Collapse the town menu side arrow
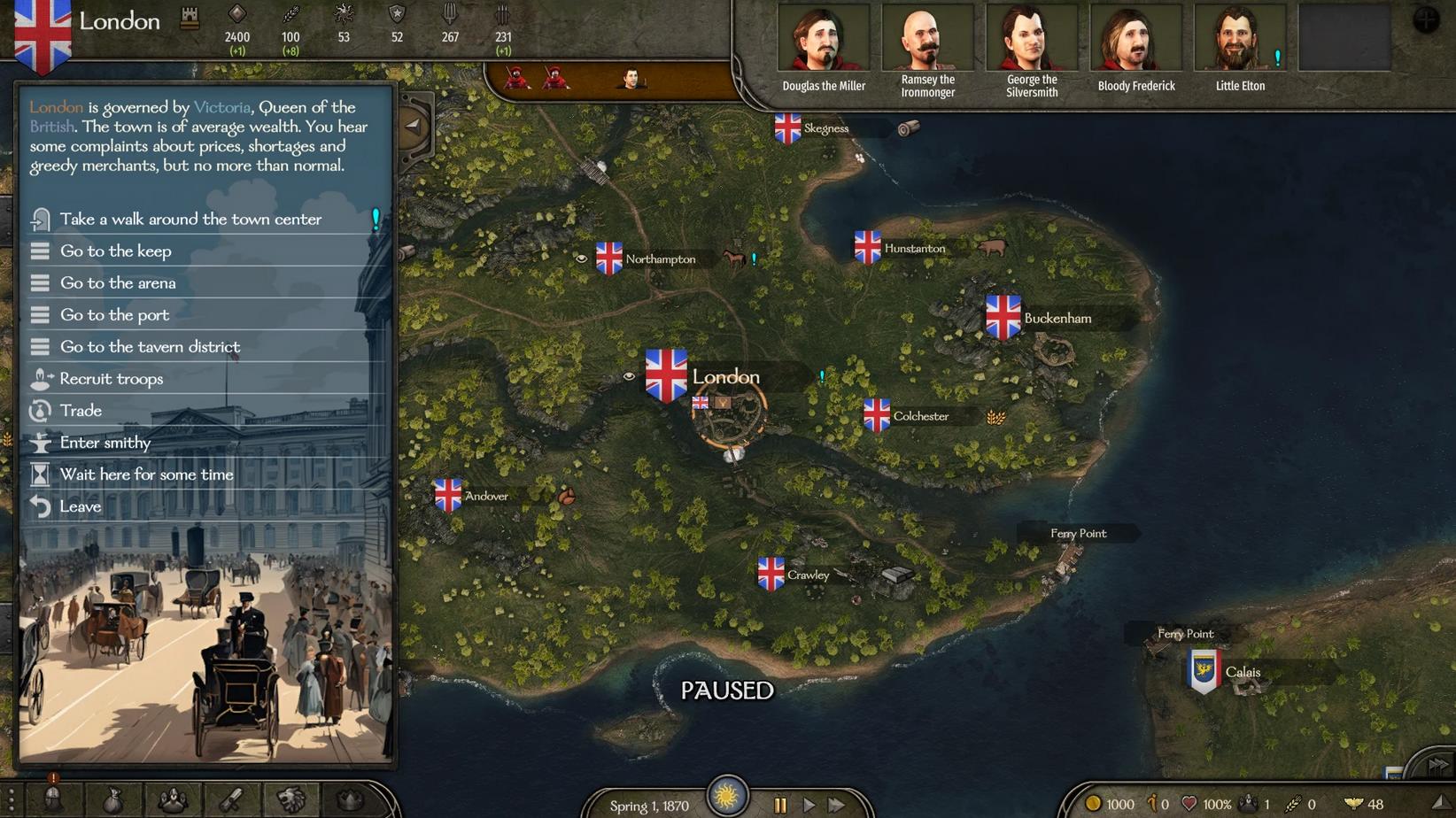Viewport: 1456px width, 818px height. tap(414, 126)
